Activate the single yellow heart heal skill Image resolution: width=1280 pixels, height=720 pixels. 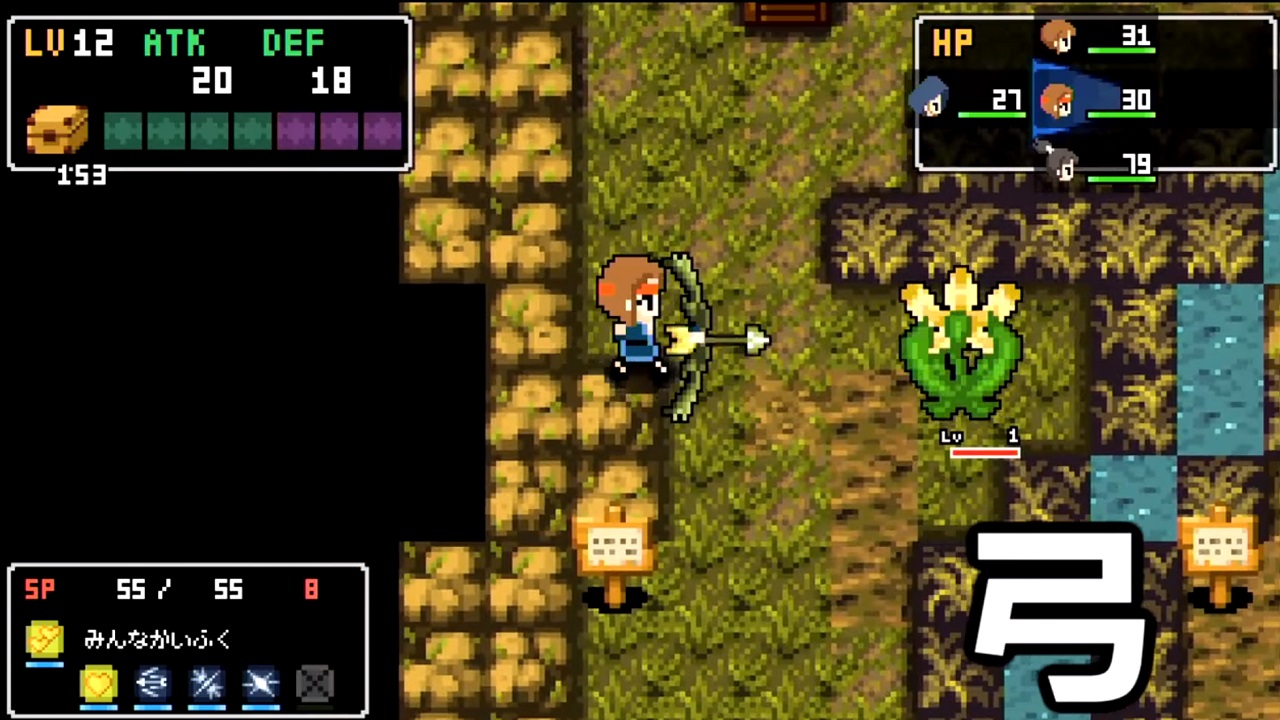point(98,684)
